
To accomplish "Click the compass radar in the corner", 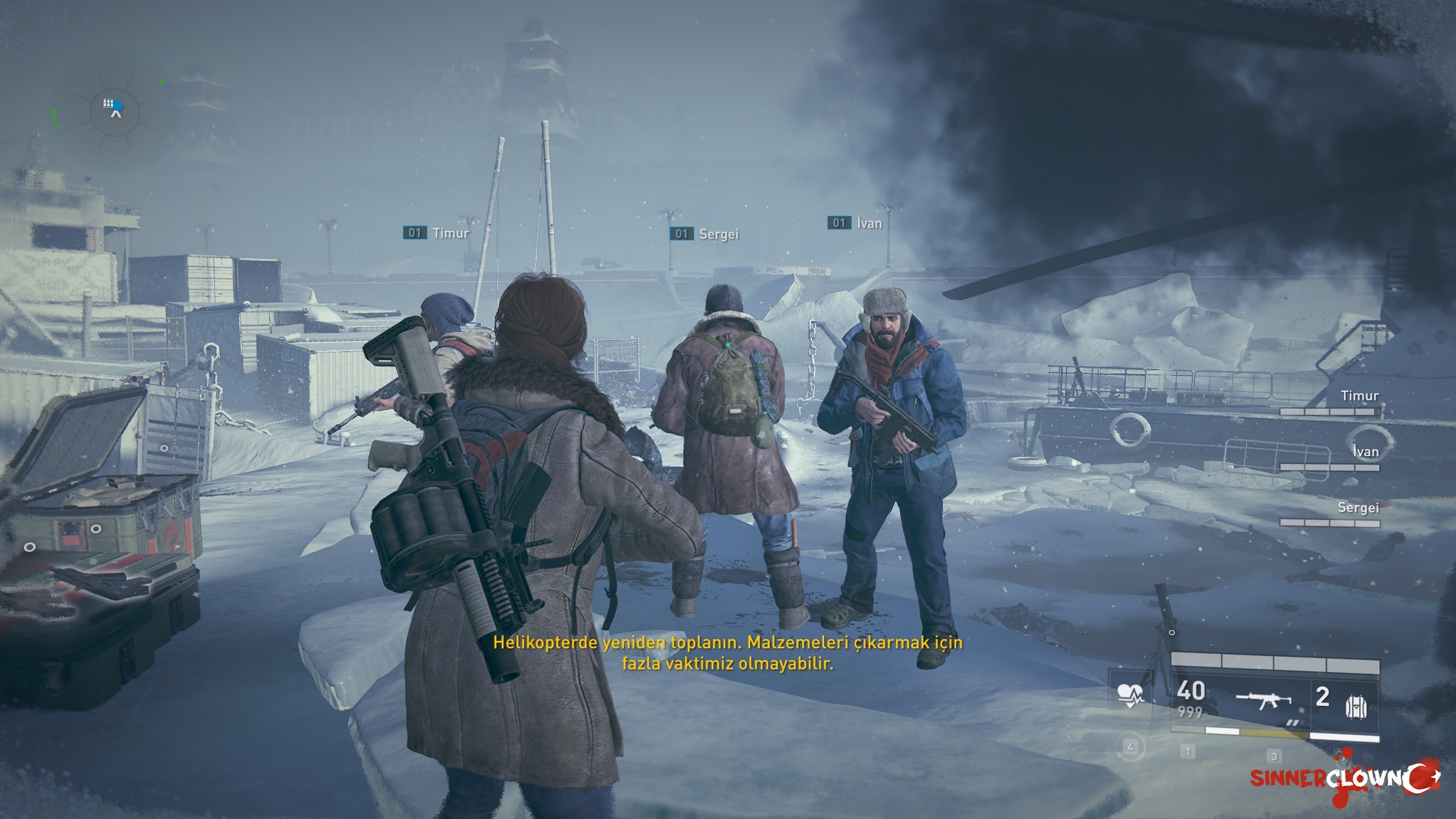I will (x=115, y=109).
